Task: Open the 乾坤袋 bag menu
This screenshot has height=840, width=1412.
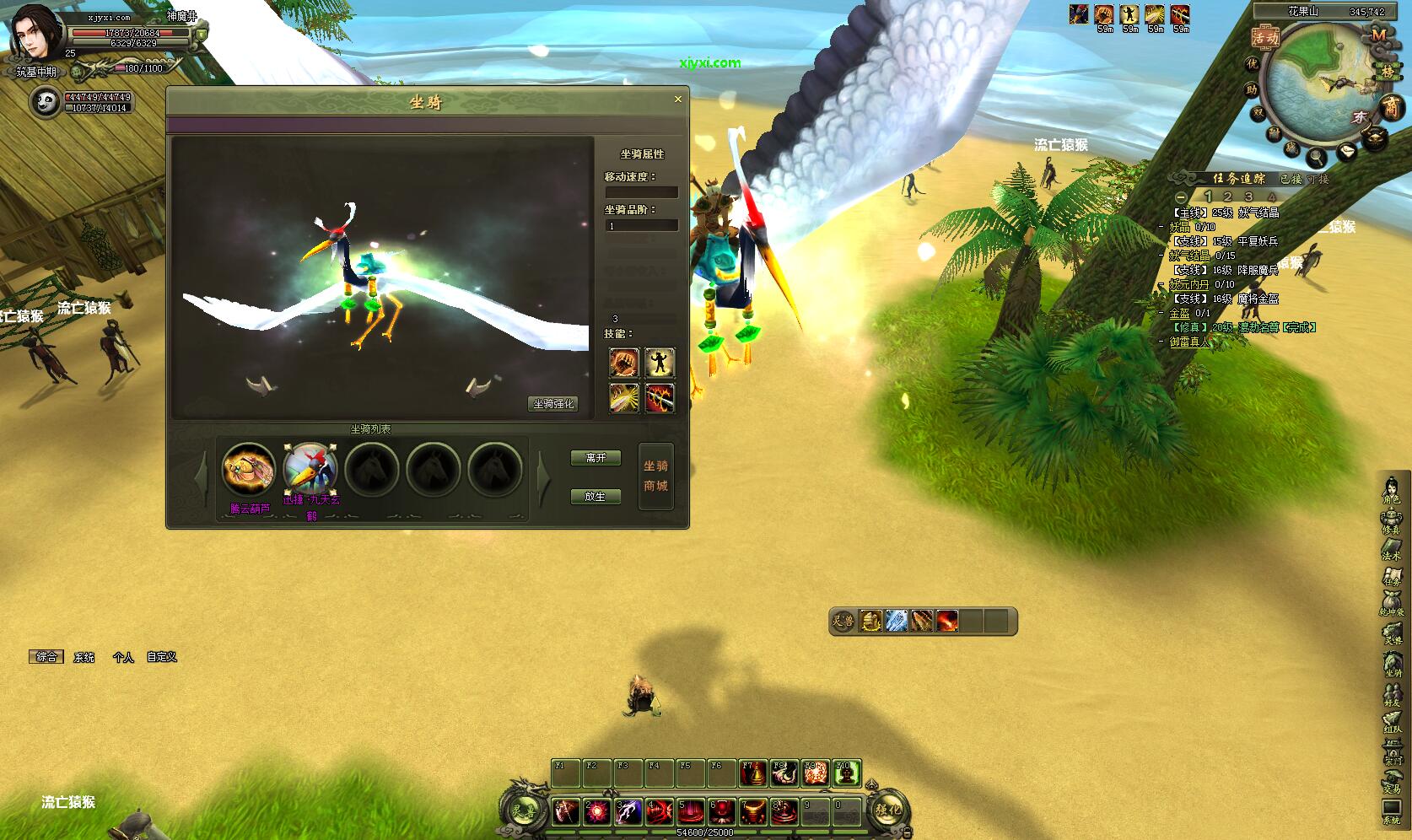Action: tap(1391, 604)
